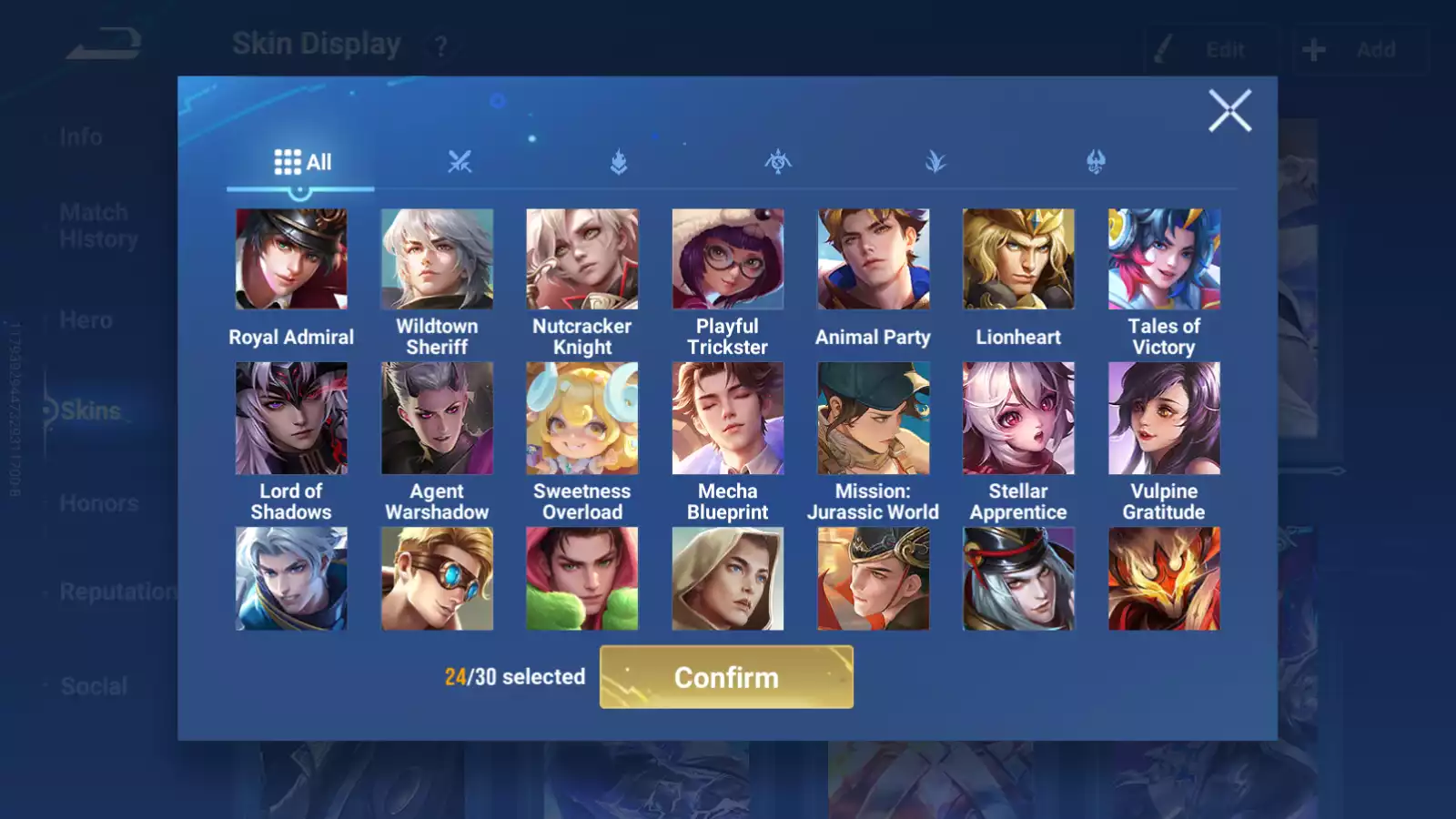
Task: Select the Royal Admiral skin
Action: pos(291,259)
